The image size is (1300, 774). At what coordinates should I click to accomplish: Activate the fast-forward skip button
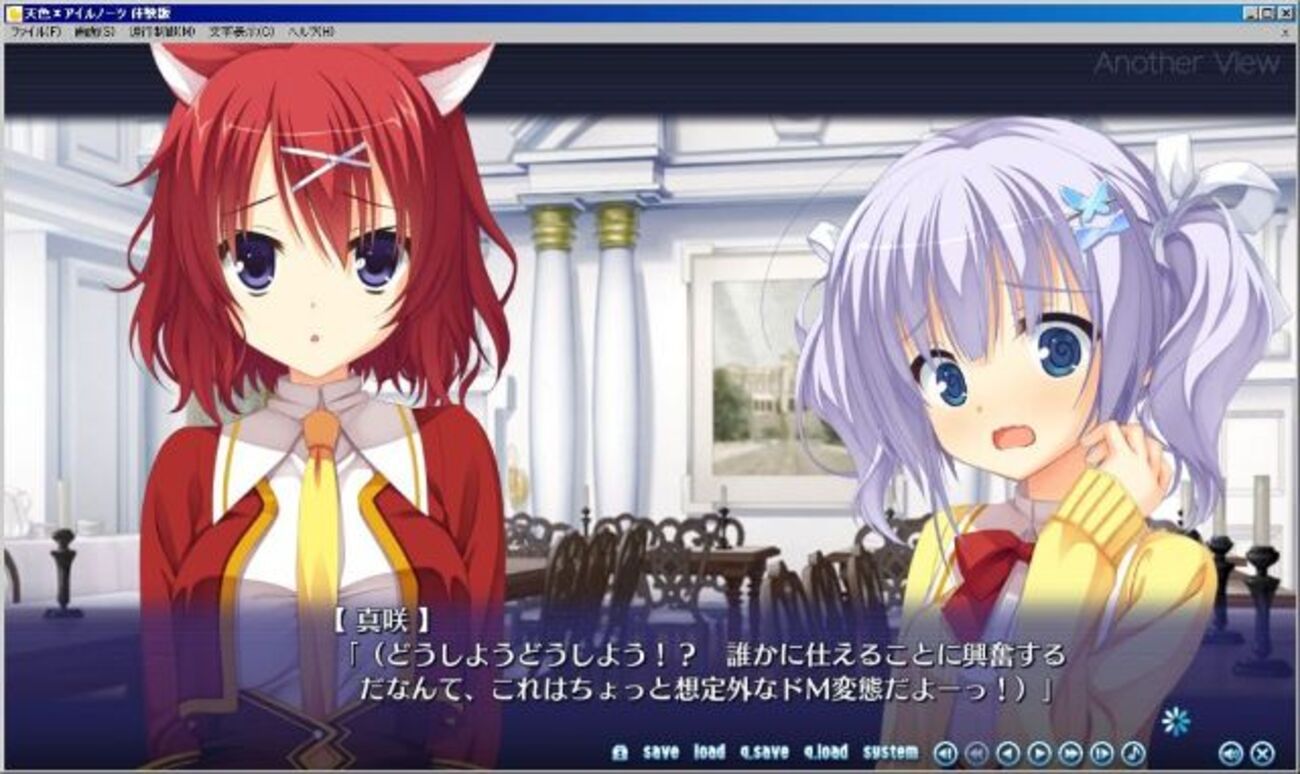pos(1070,753)
